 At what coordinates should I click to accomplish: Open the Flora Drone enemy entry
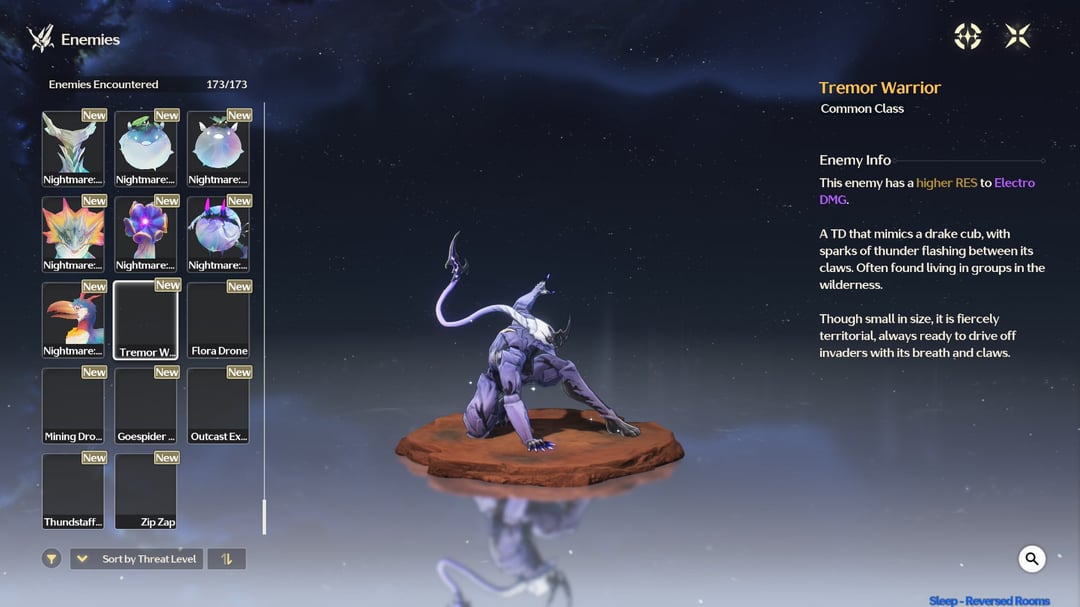pos(218,319)
